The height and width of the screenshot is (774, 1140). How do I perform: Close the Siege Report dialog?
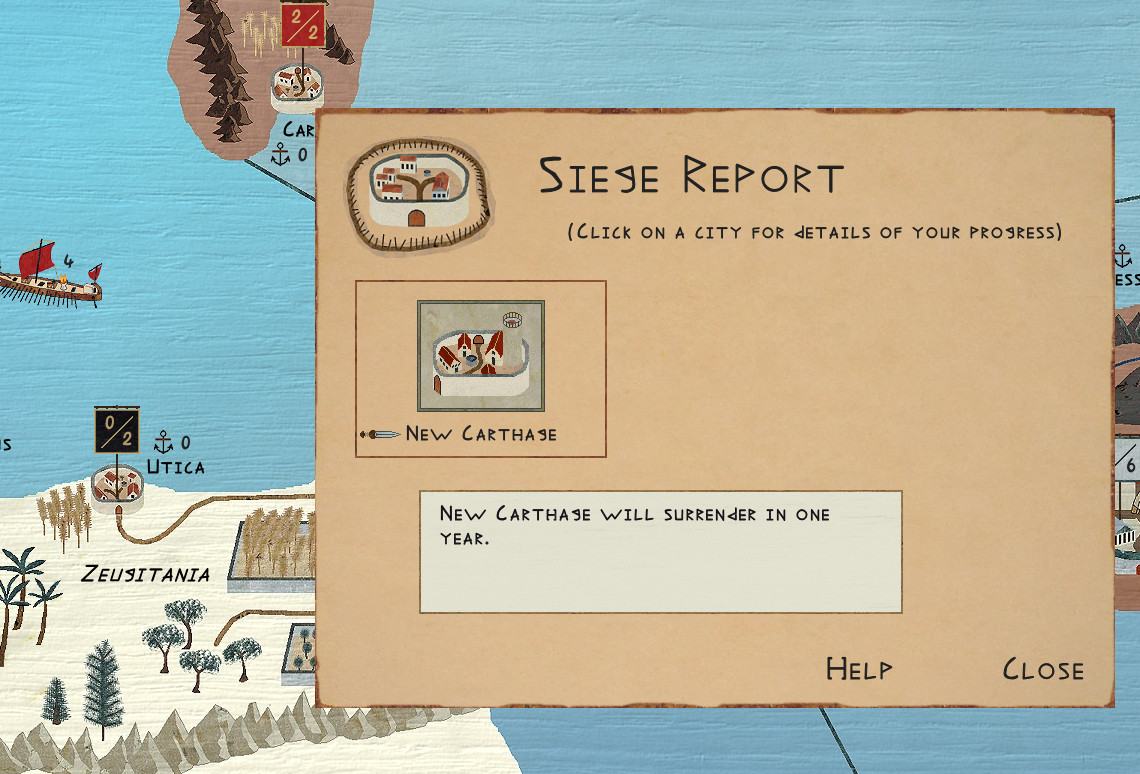point(1043,670)
